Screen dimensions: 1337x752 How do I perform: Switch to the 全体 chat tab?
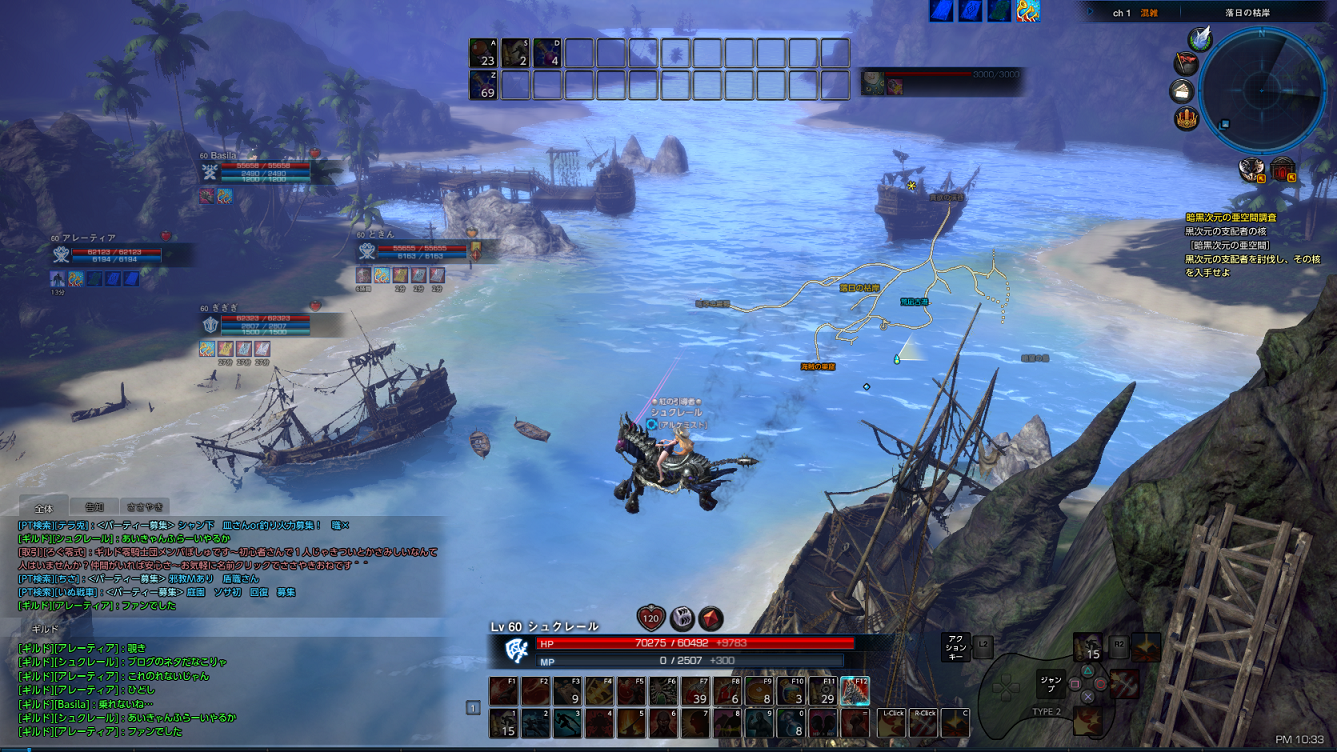pyautogui.click(x=43, y=508)
